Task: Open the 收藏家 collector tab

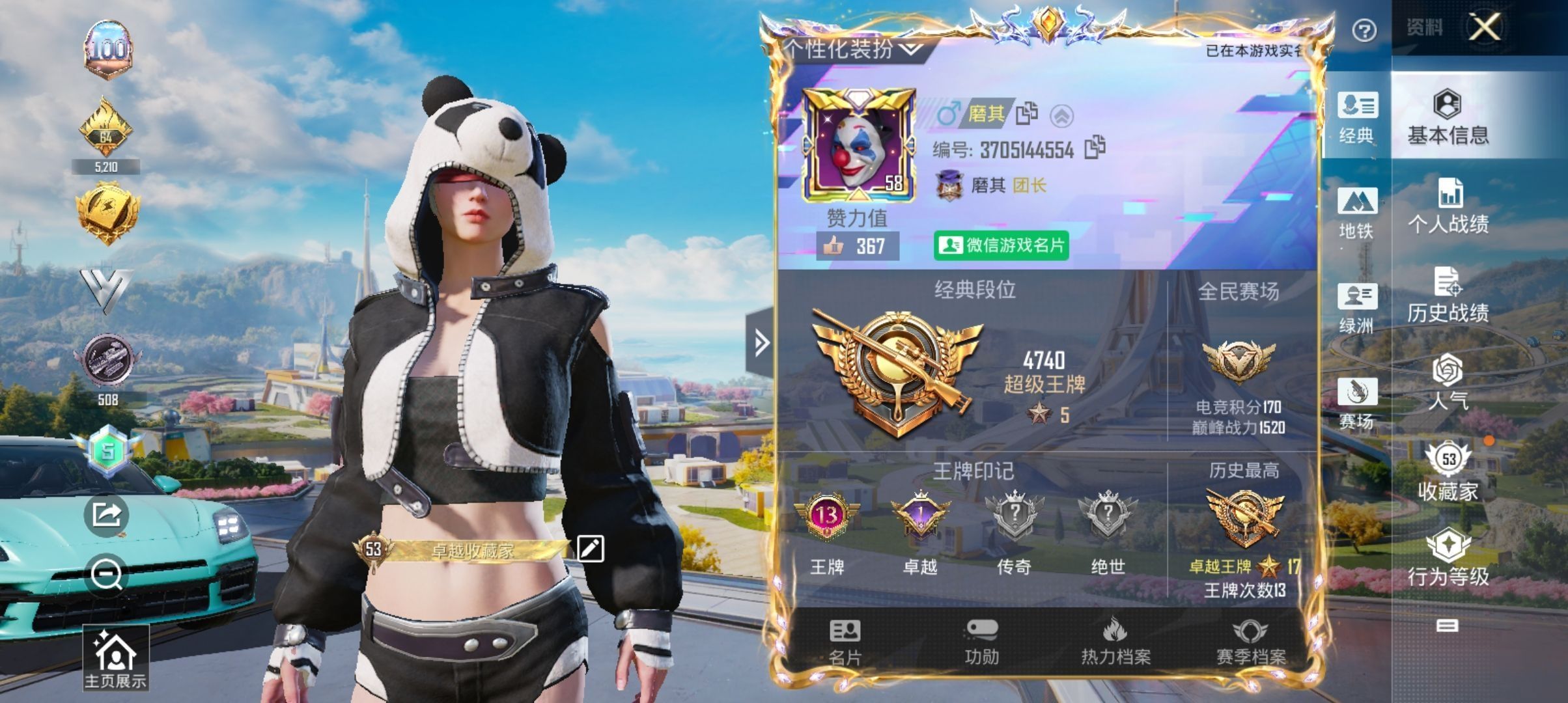Action: point(1448,473)
